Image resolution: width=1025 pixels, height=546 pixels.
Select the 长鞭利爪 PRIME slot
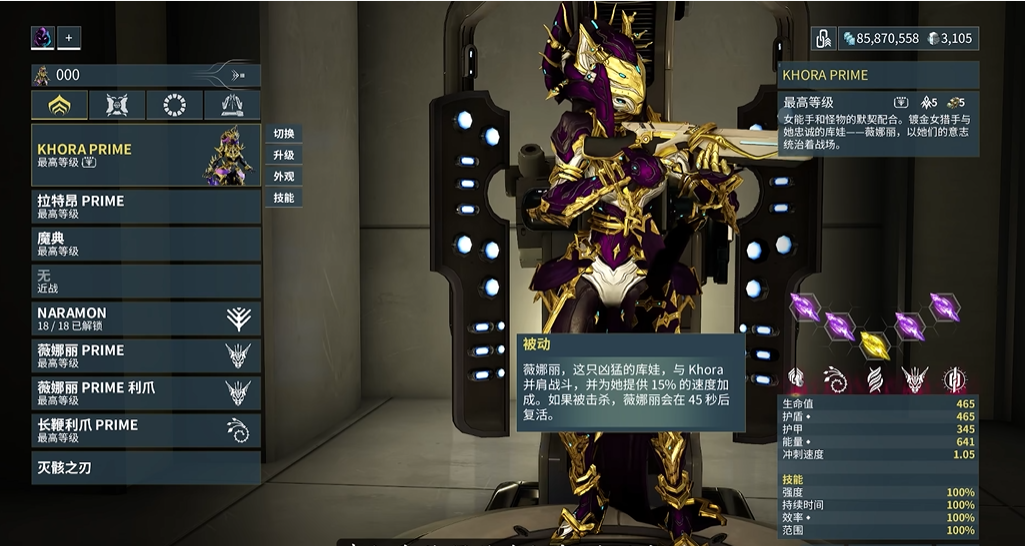coord(146,430)
